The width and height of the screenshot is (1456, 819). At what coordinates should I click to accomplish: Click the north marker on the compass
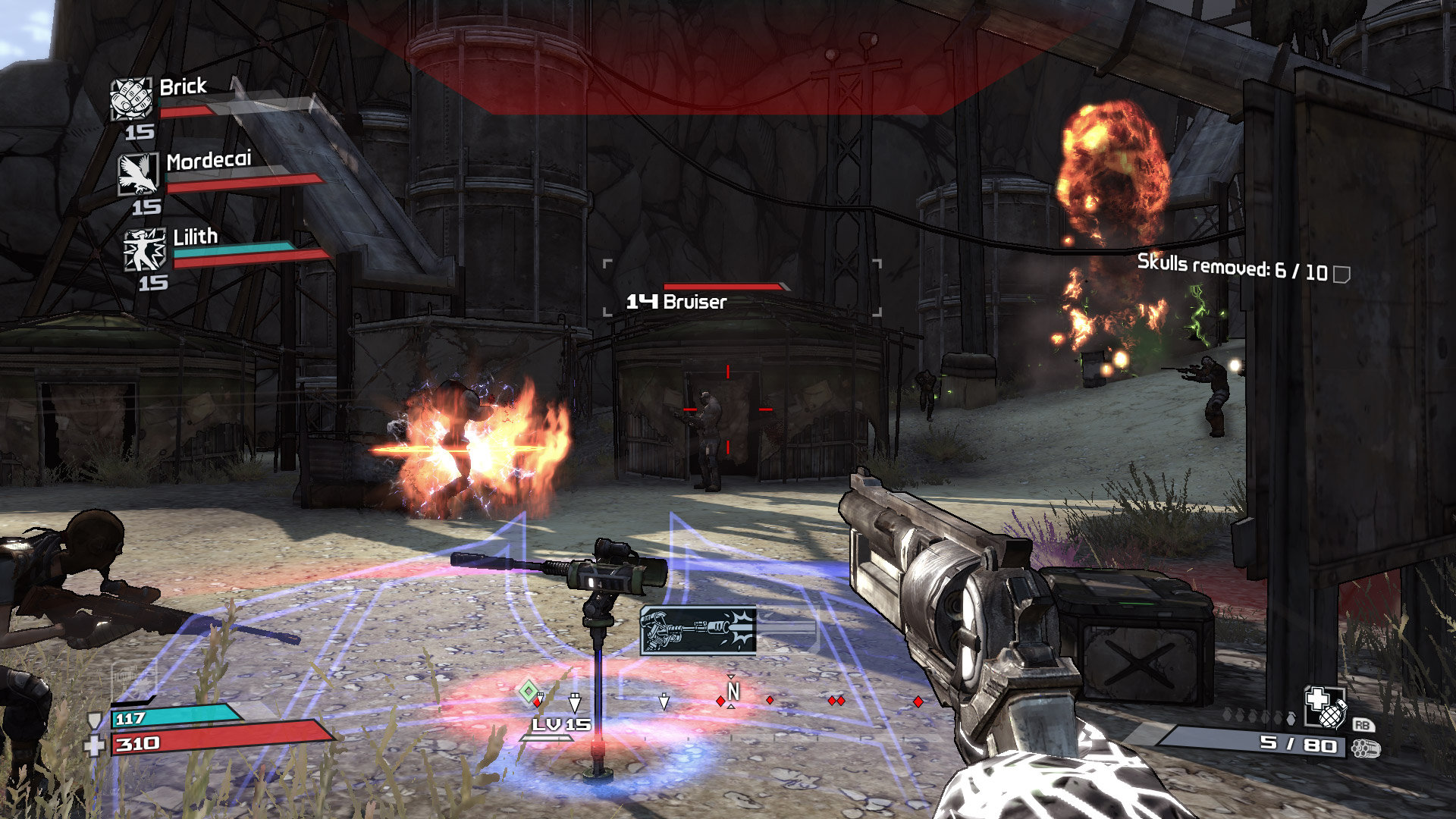[x=732, y=692]
